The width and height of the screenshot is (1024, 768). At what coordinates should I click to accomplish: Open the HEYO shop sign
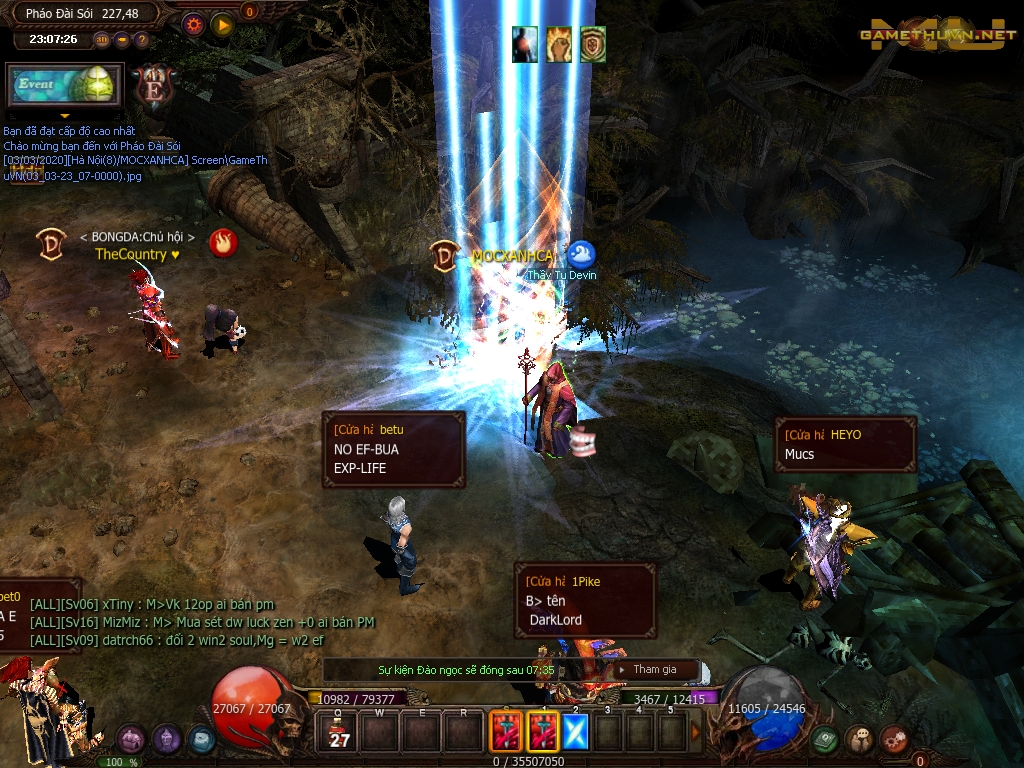click(x=845, y=444)
